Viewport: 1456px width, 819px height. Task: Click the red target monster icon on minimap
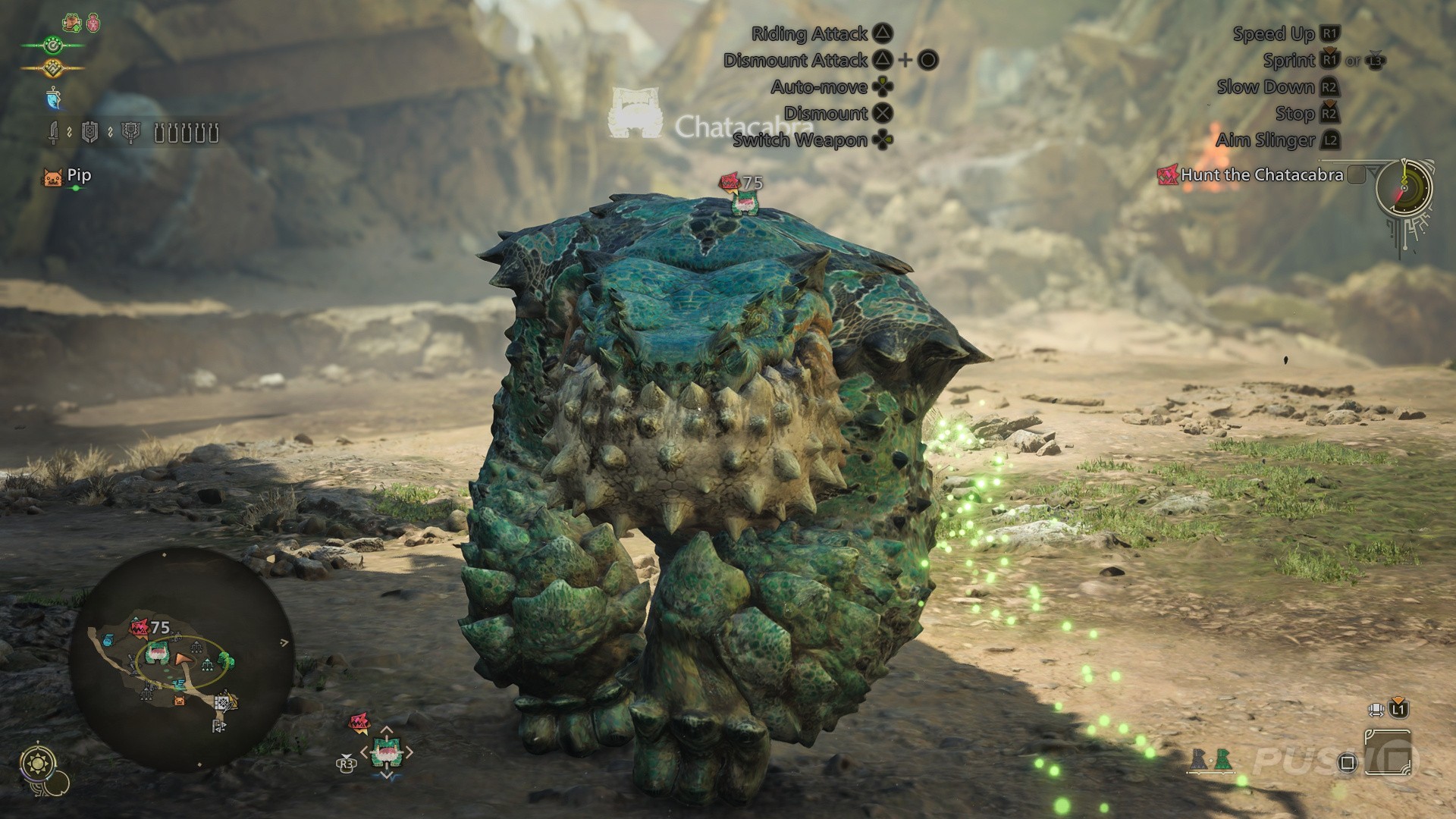pyautogui.click(x=139, y=628)
